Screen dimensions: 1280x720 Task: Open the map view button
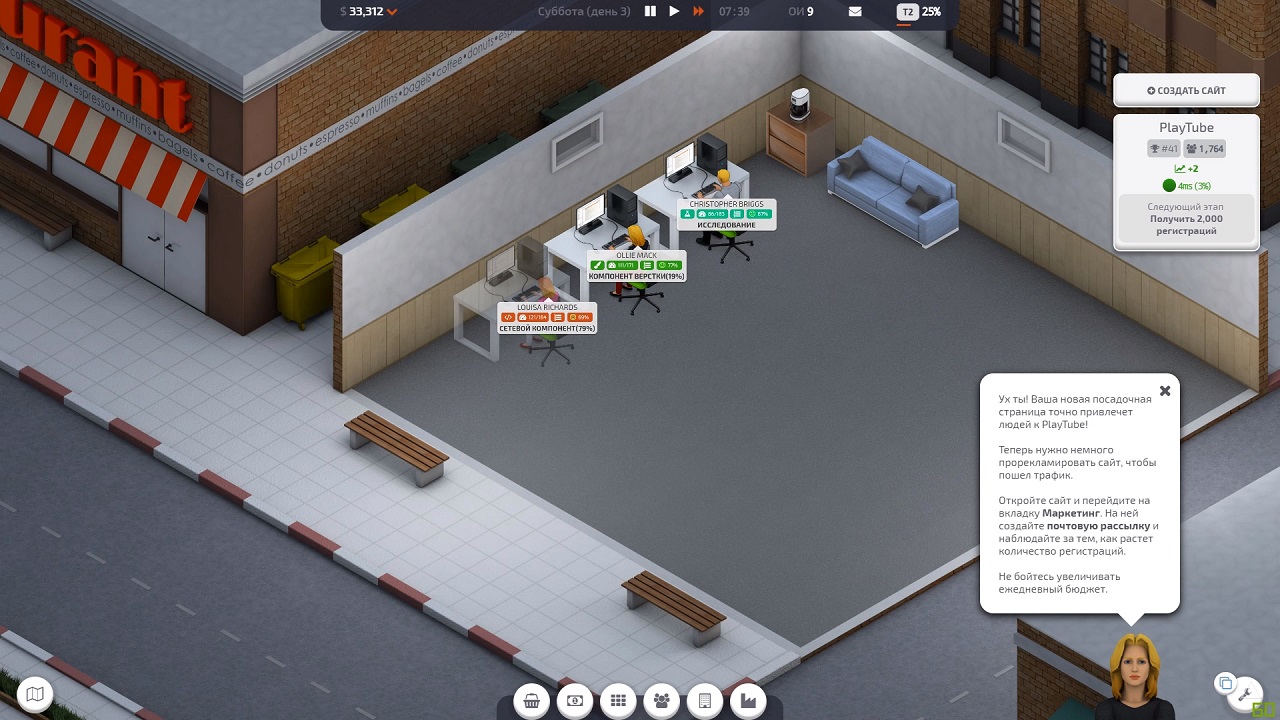pos(36,693)
